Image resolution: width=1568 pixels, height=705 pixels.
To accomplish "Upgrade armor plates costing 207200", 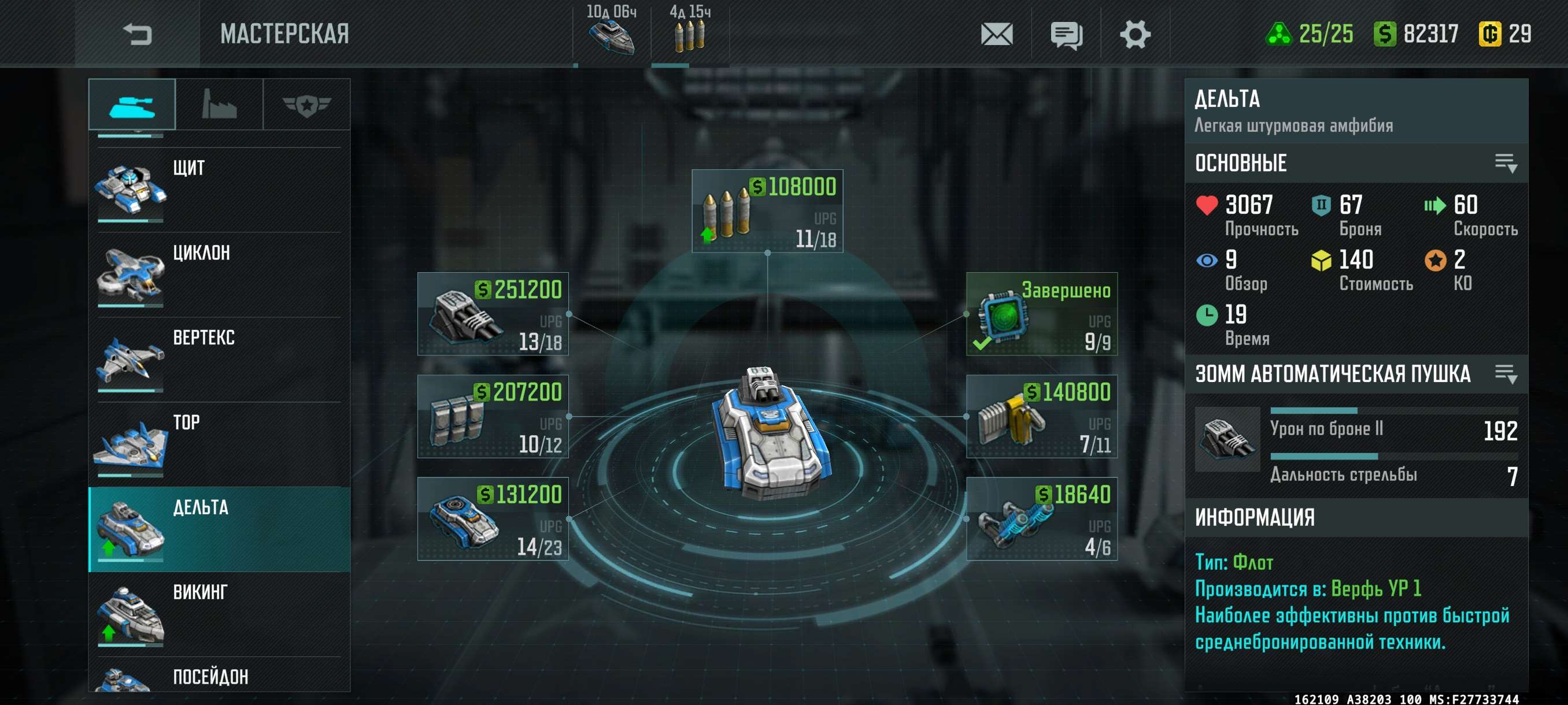I will click(x=493, y=416).
